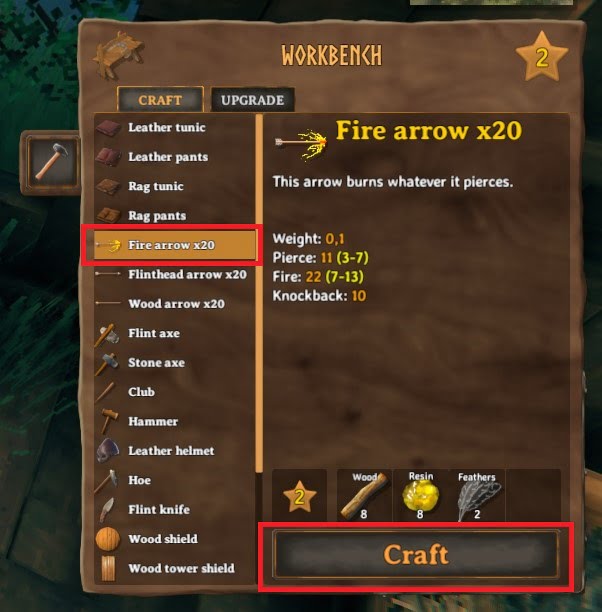The width and height of the screenshot is (602, 612).
Task: Select Leather pants in the recipe list
Action: tap(167, 157)
